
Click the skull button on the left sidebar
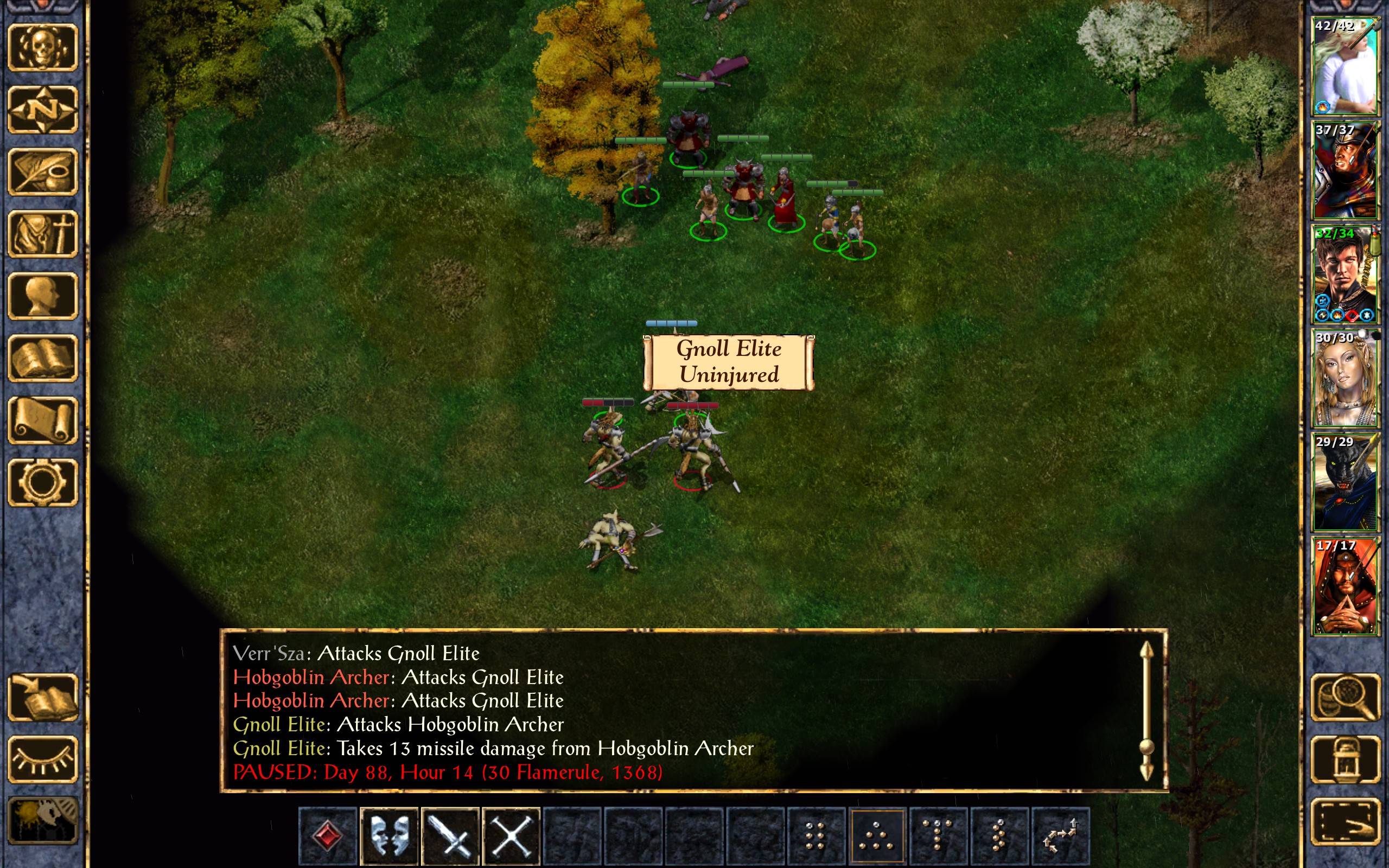click(43, 48)
